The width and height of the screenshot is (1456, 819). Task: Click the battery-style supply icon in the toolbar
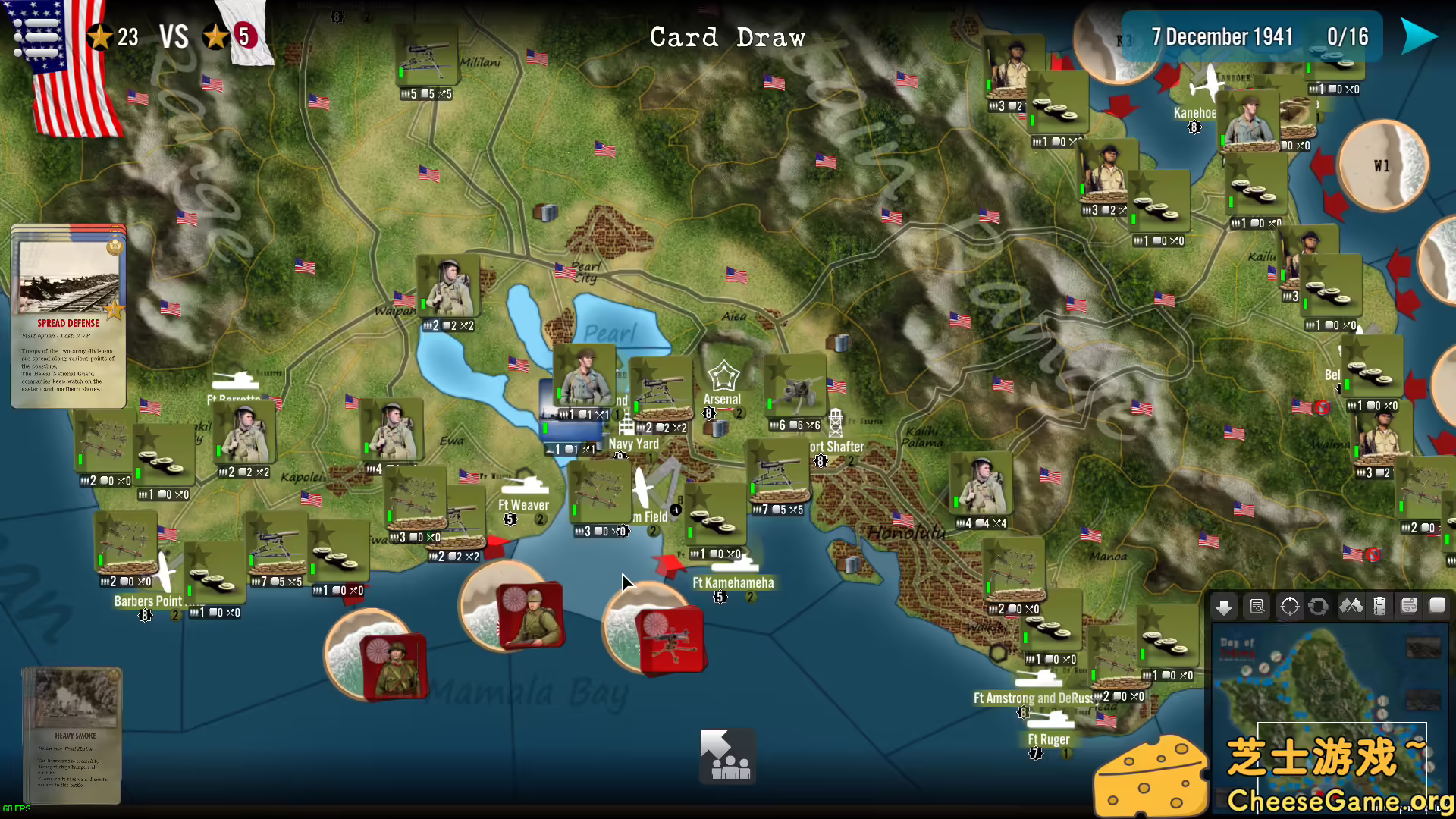[1380, 607]
